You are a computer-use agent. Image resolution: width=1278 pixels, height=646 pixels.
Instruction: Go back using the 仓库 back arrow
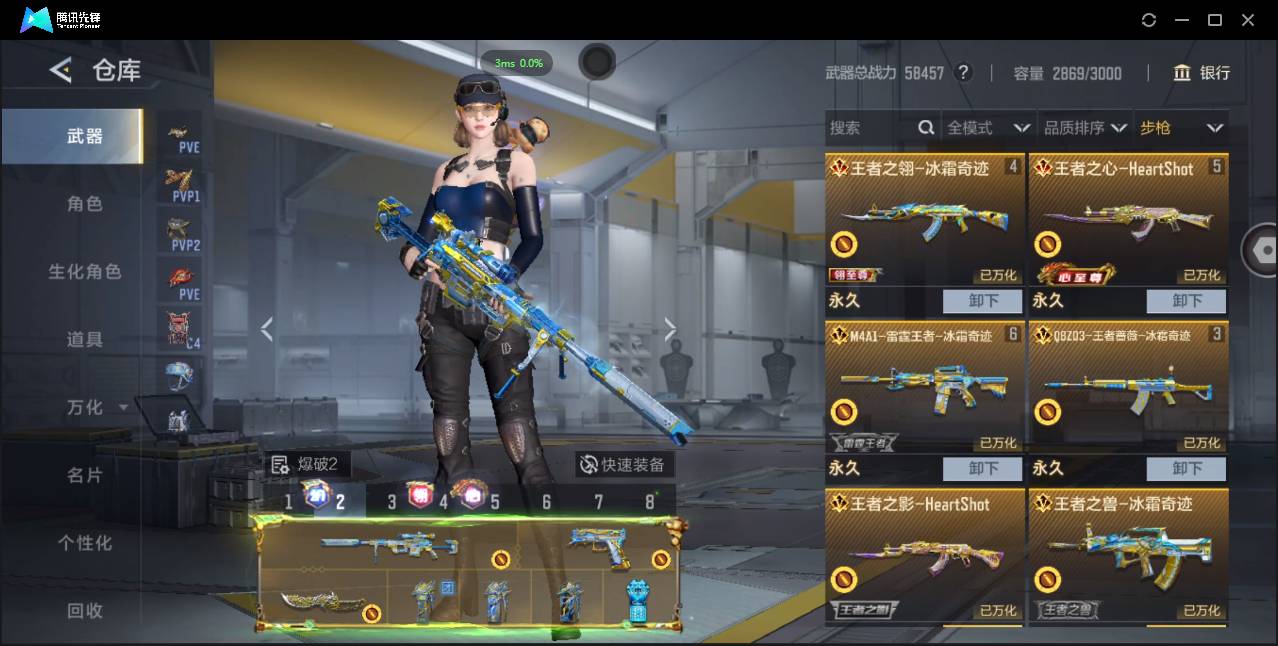(61, 70)
